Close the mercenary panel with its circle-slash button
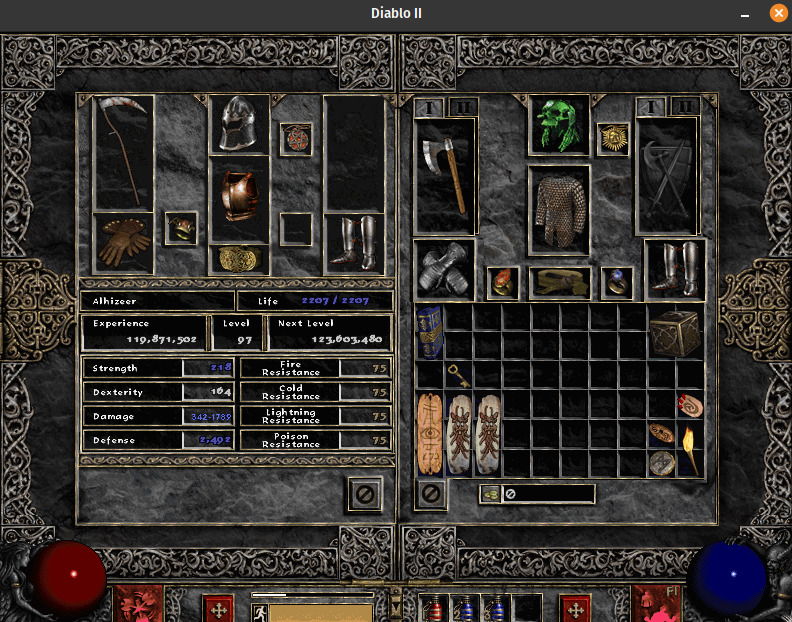This screenshot has height=622, width=792. point(366,493)
